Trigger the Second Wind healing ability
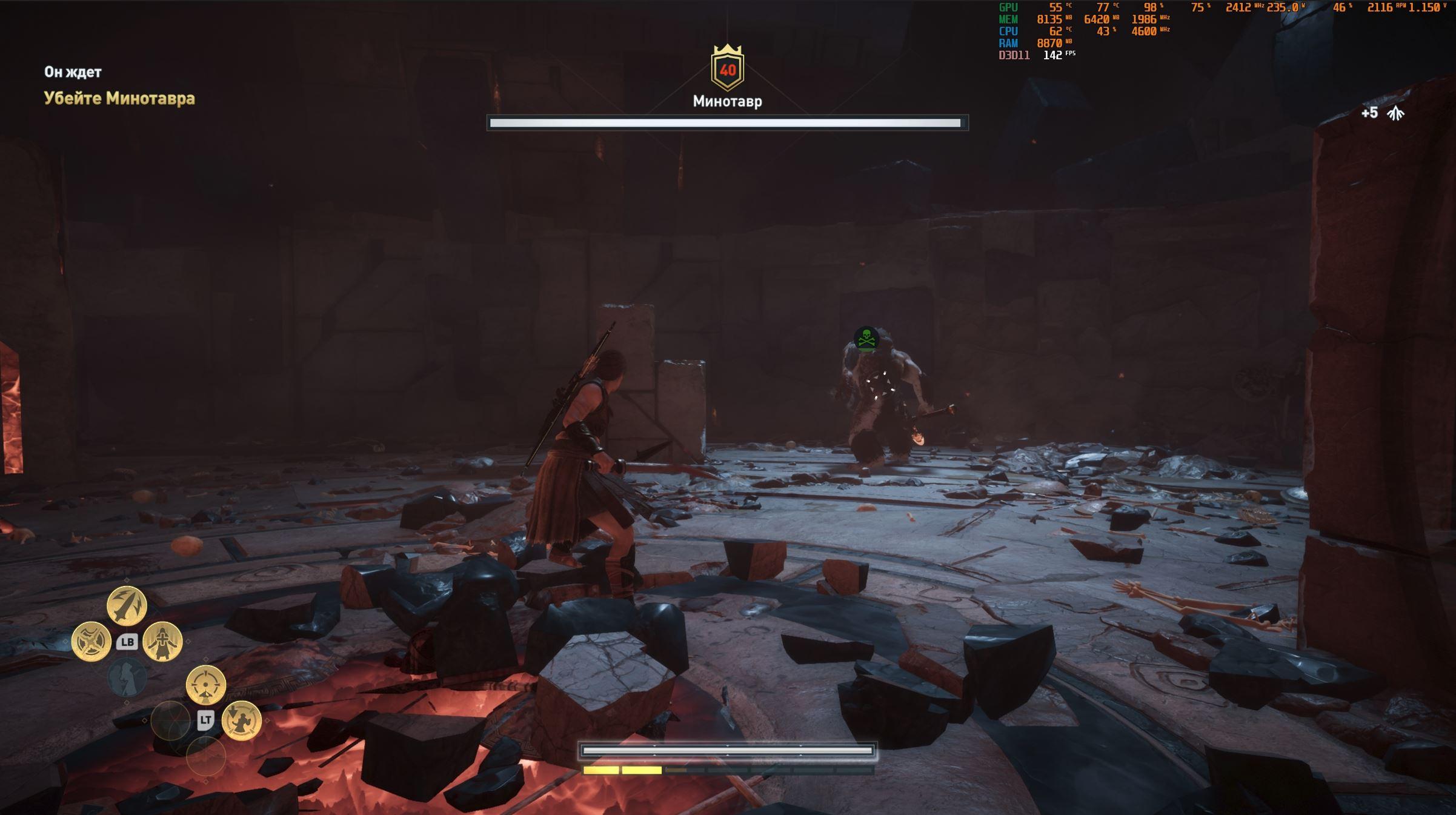Image resolution: width=1456 pixels, height=815 pixels. click(x=162, y=641)
